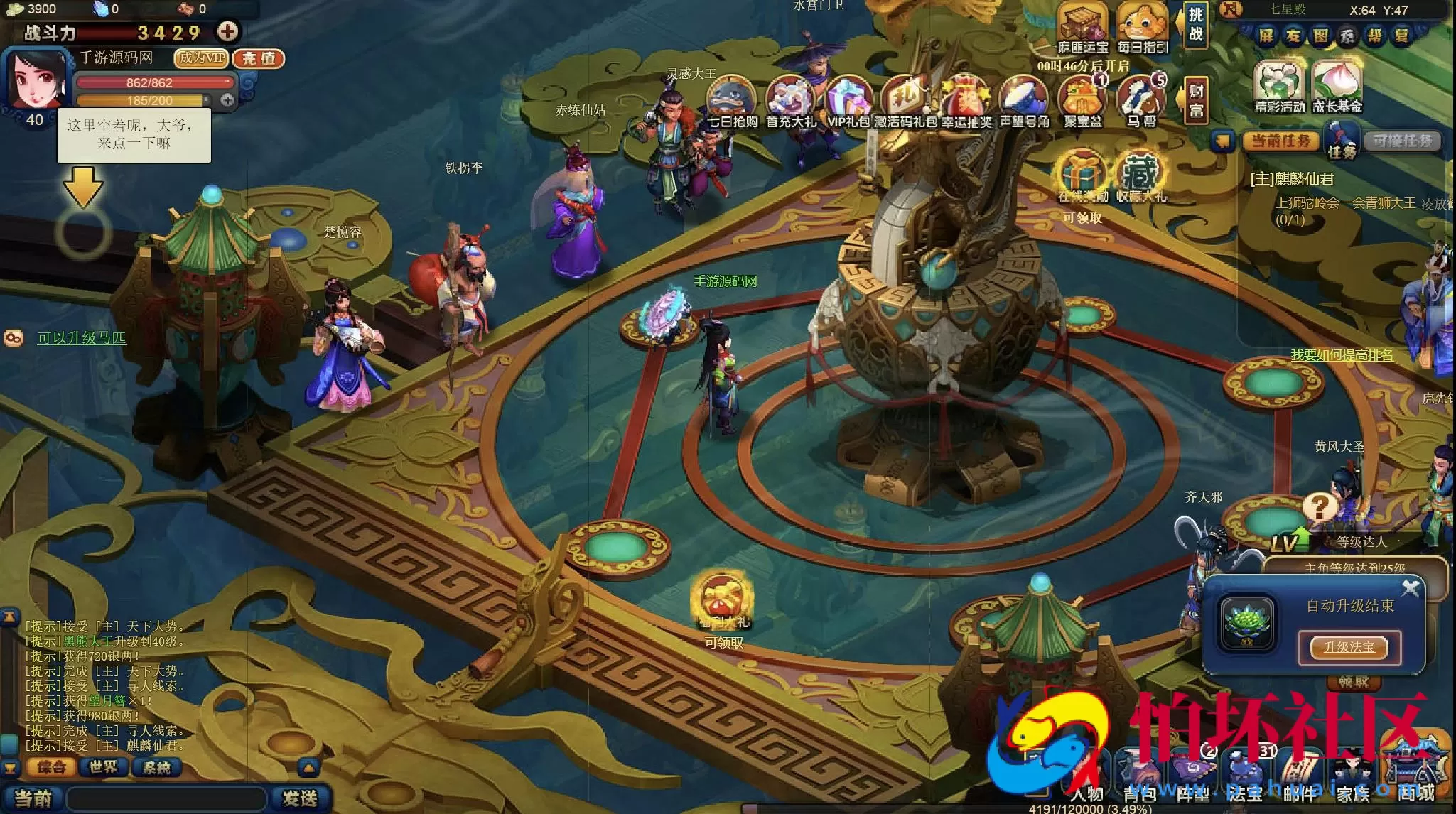Open the 每日指引 daily guide icon
The image size is (1456, 814).
pos(1142,28)
